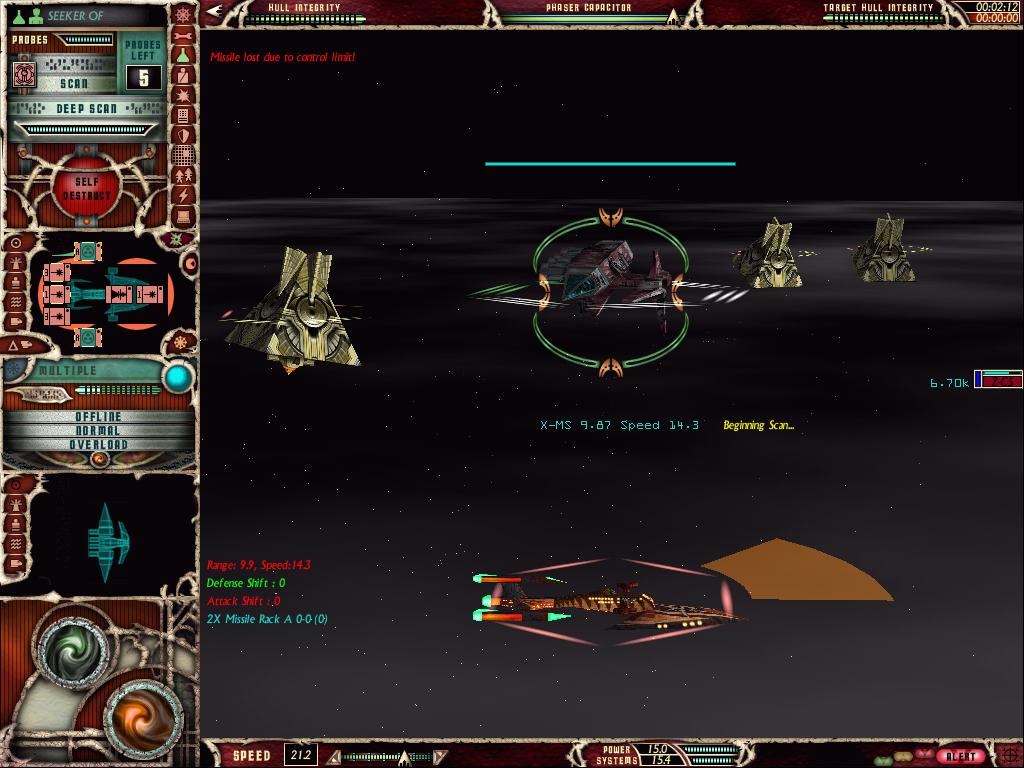Image resolution: width=1024 pixels, height=768 pixels.
Task: Launch a probe with the Scan button
Action: (73, 84)
